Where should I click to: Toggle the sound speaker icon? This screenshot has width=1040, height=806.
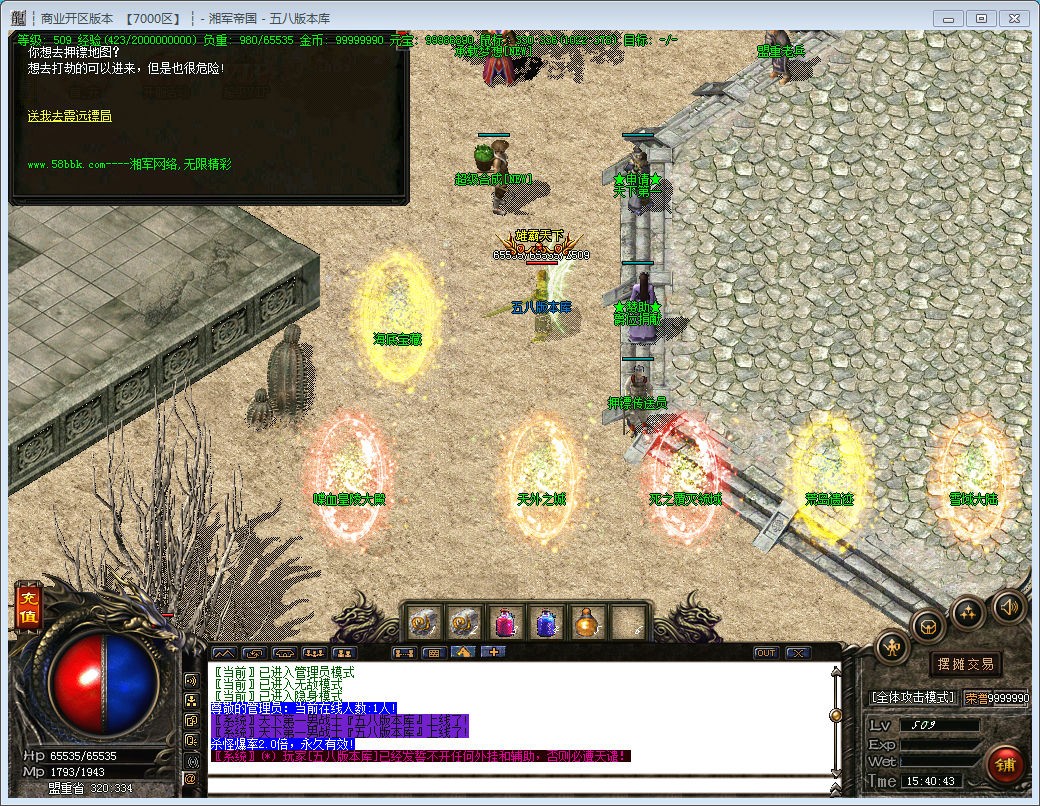click(x=1008, y=605)
